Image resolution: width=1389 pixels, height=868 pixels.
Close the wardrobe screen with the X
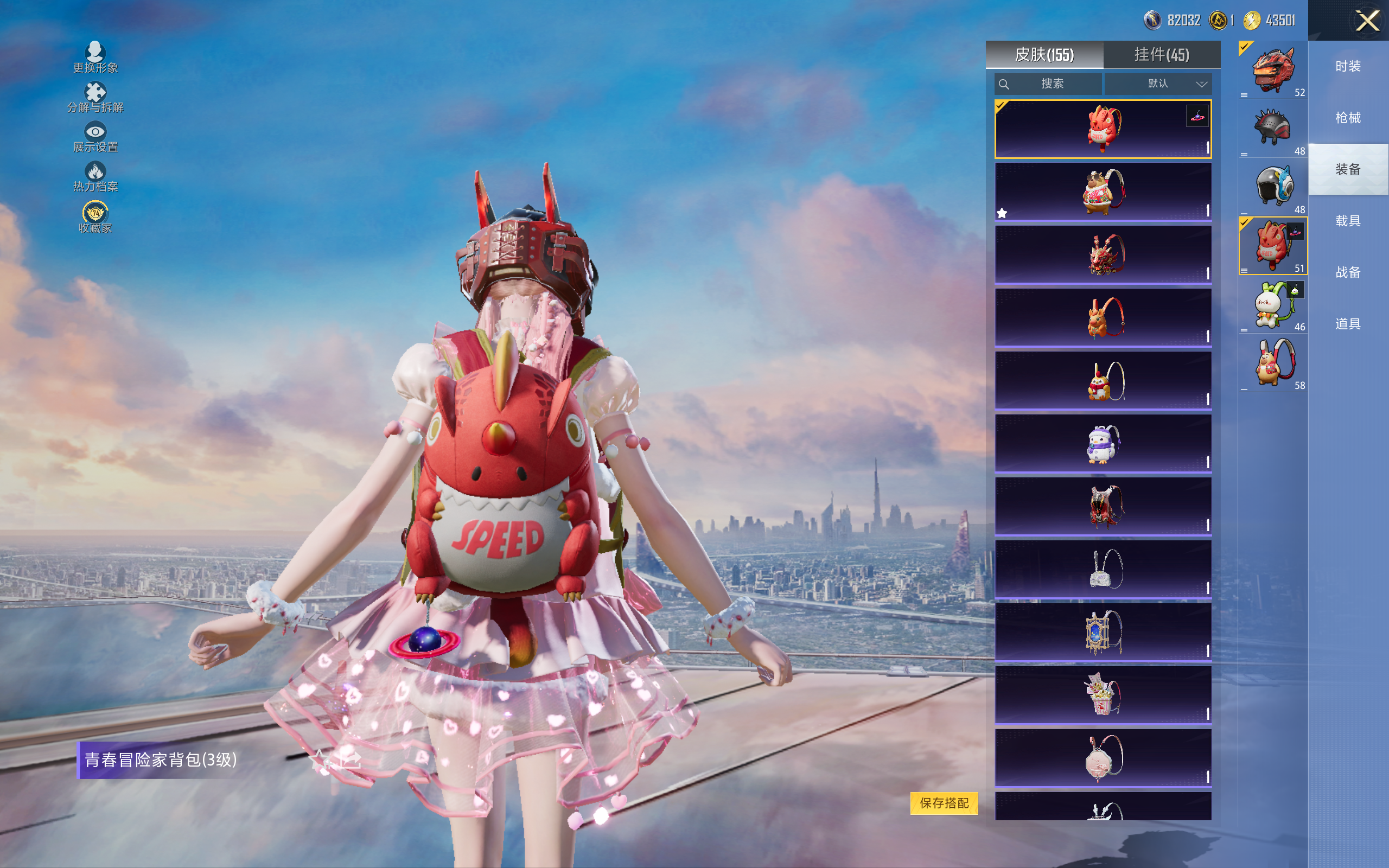tap(1367, 21)
